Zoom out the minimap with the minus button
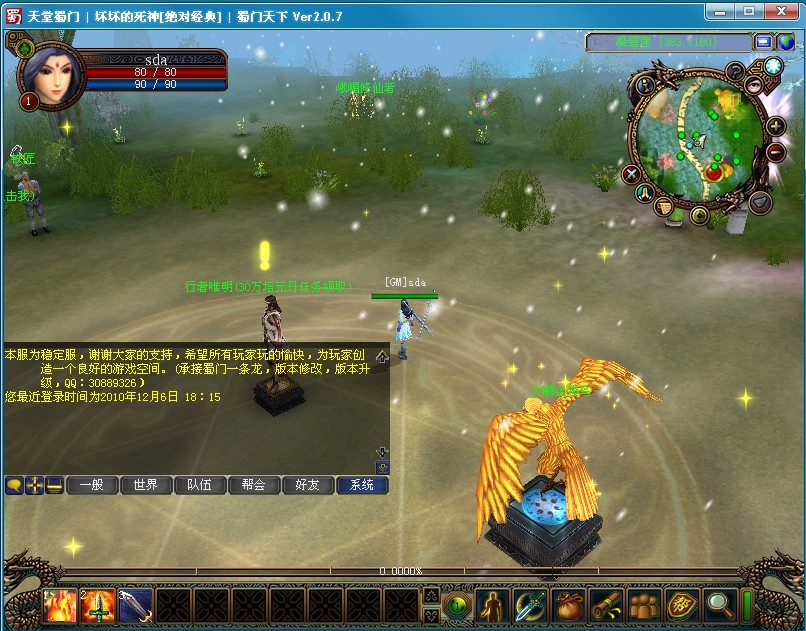This screenshot has width=806, height=631. pyautogui.click(x=775, y=152)
